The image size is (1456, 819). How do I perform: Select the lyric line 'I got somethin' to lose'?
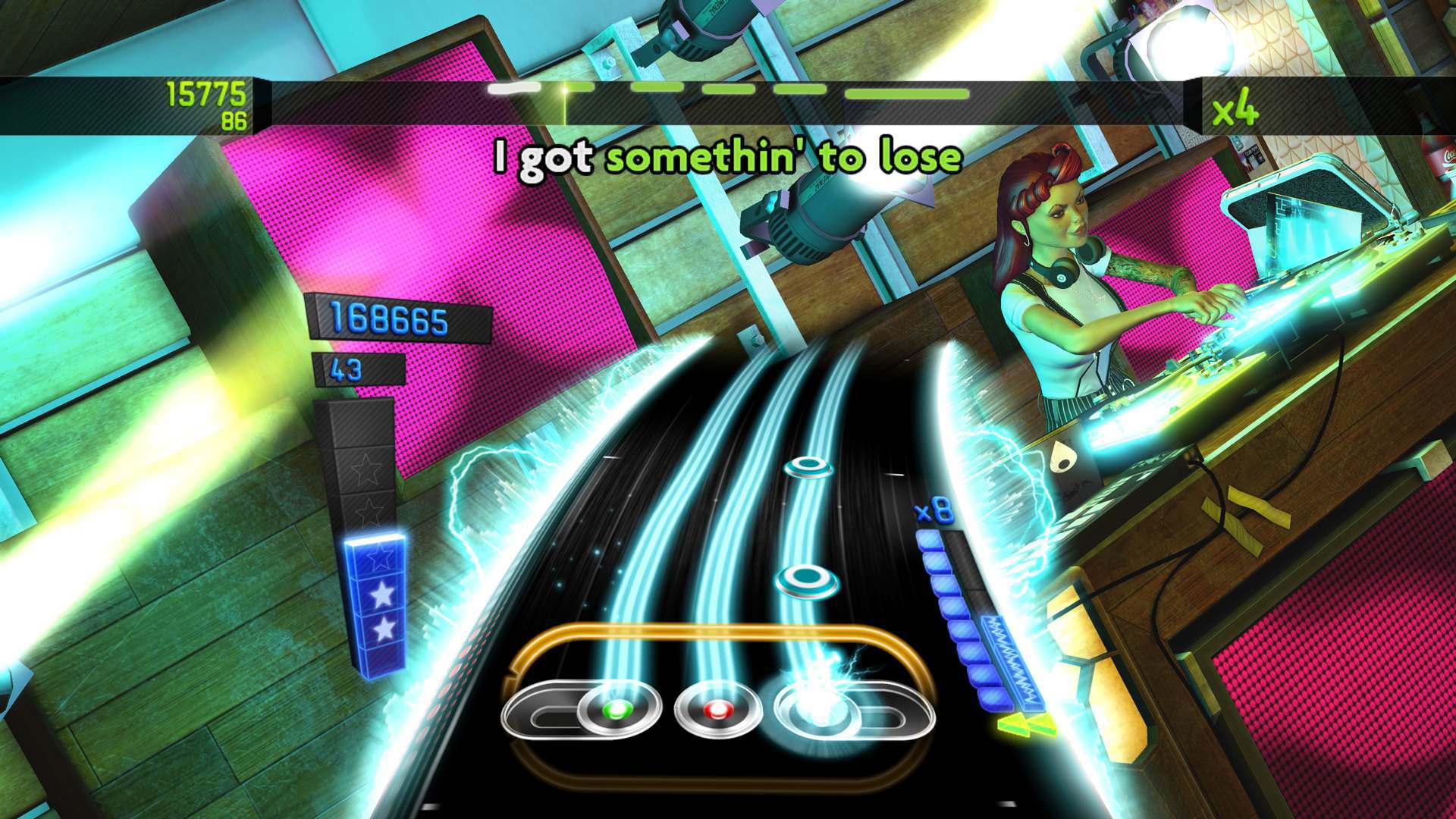pyautogui.click(x=726, y=158)
